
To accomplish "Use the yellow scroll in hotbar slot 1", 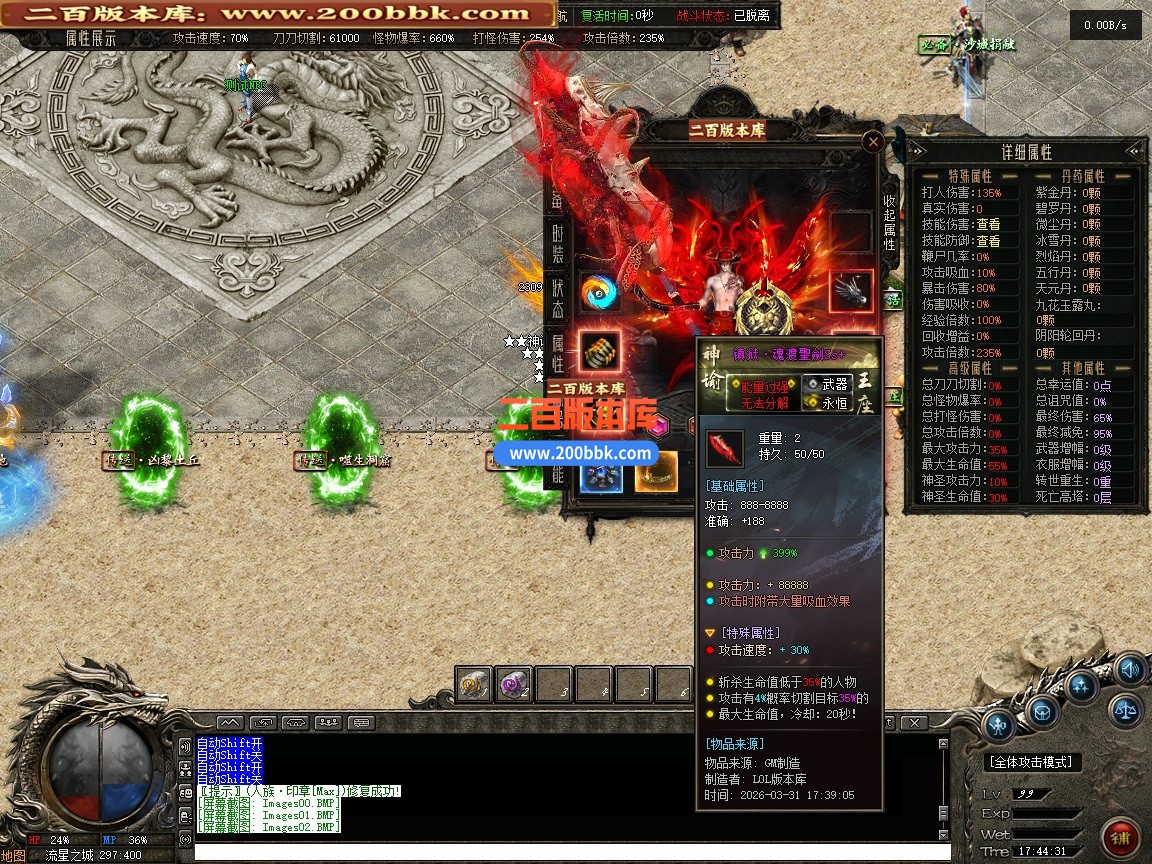I will tap(474, 685).
